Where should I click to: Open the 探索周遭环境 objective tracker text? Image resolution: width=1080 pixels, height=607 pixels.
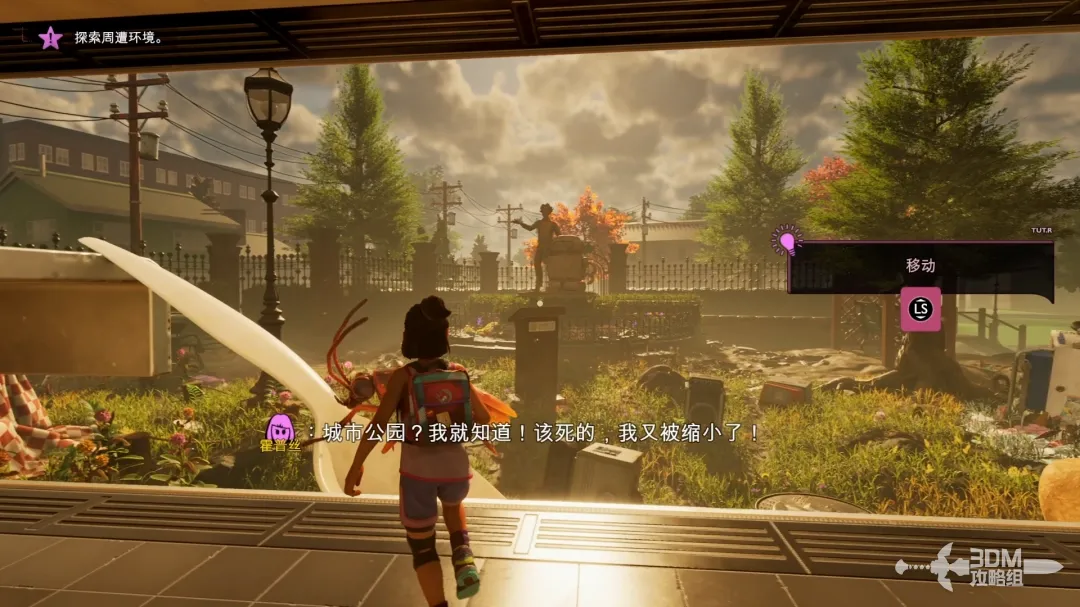118,38
